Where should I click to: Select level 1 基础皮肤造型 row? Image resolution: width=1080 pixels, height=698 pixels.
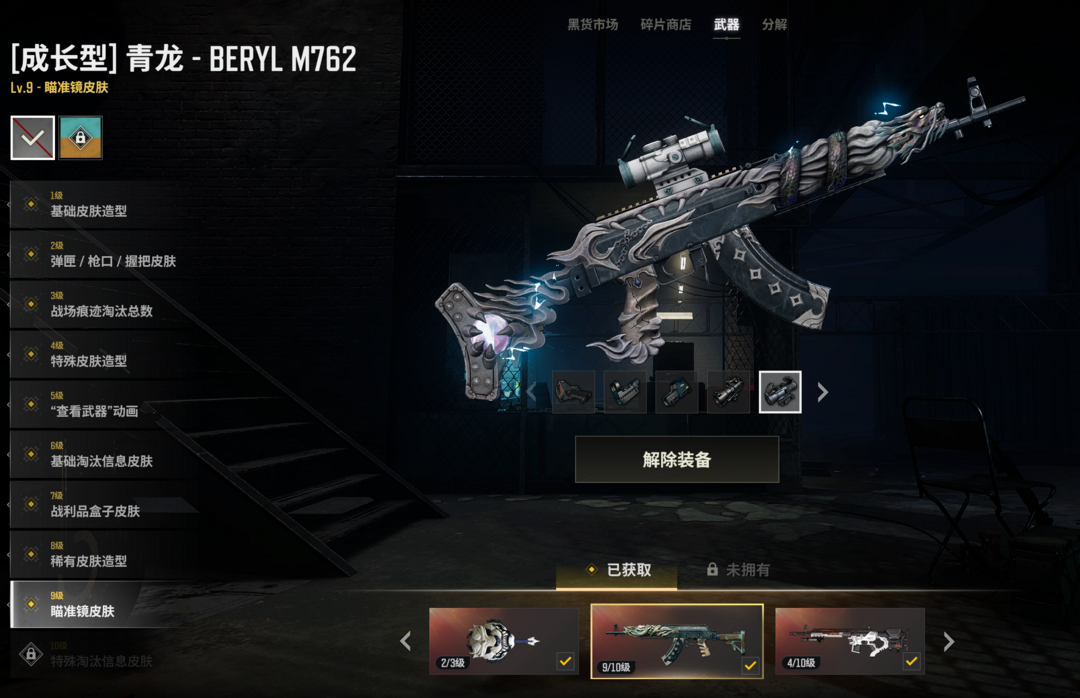pos(90,205)
